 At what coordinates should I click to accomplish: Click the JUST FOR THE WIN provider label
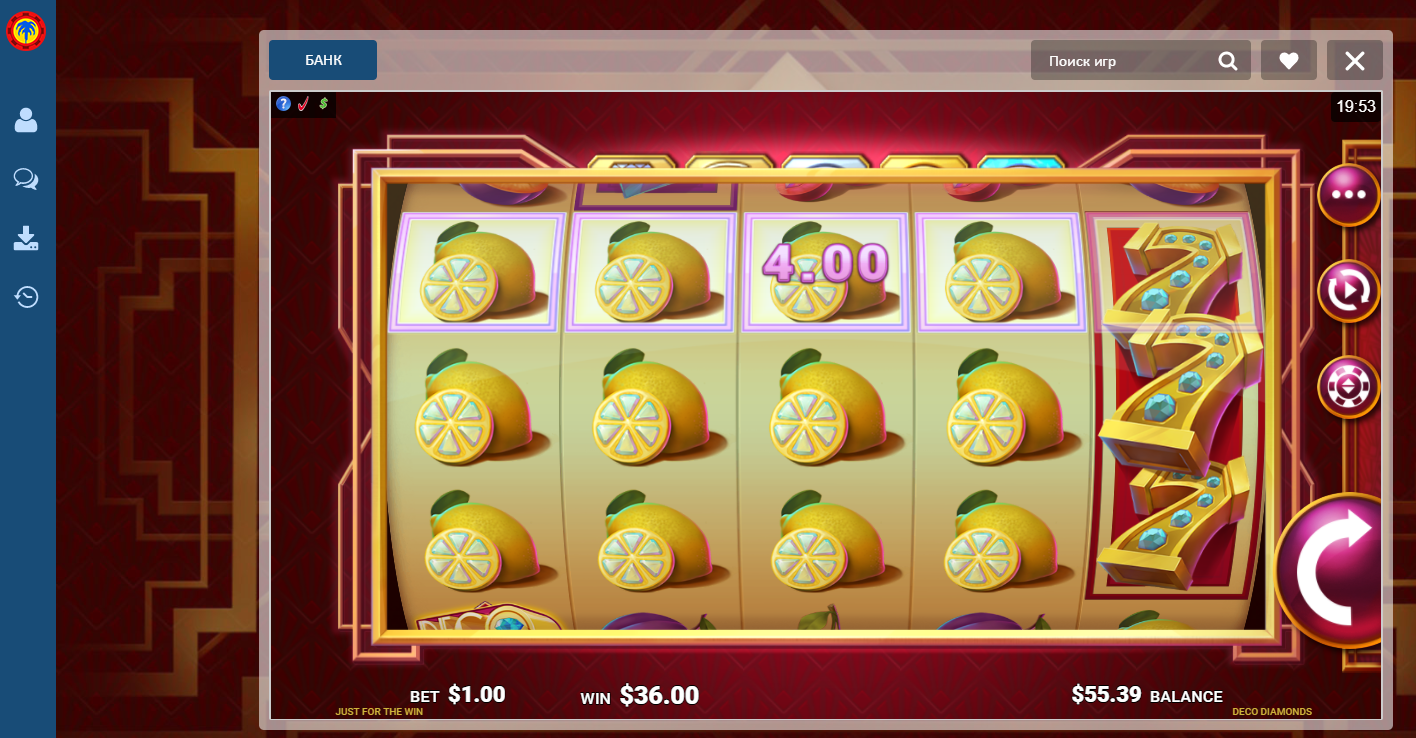tap(379, 711)
